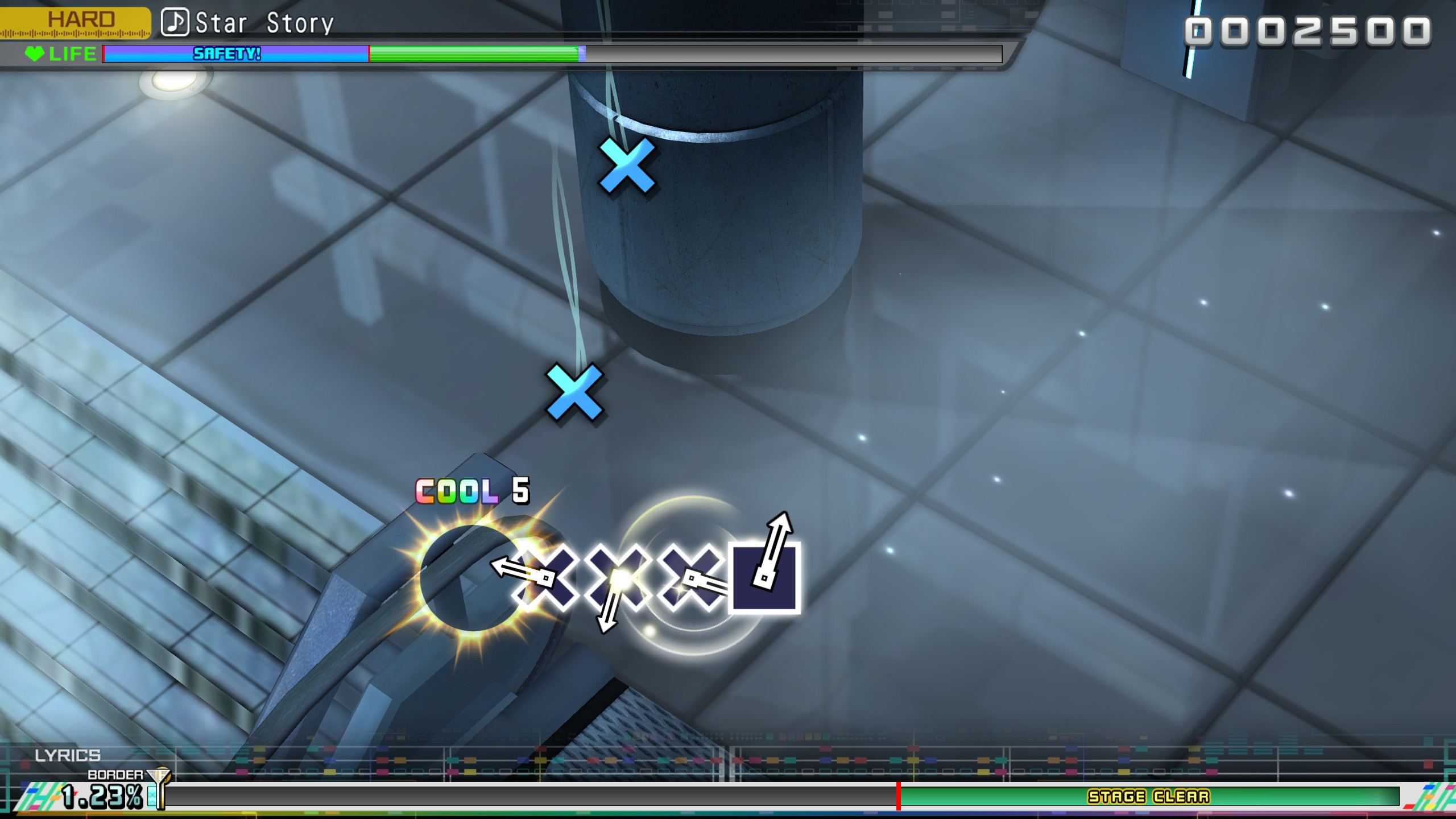Click the heart icon next to LIFE
Image resolution: width=1456 pixels, height=819 pixels.
(35, 55)
